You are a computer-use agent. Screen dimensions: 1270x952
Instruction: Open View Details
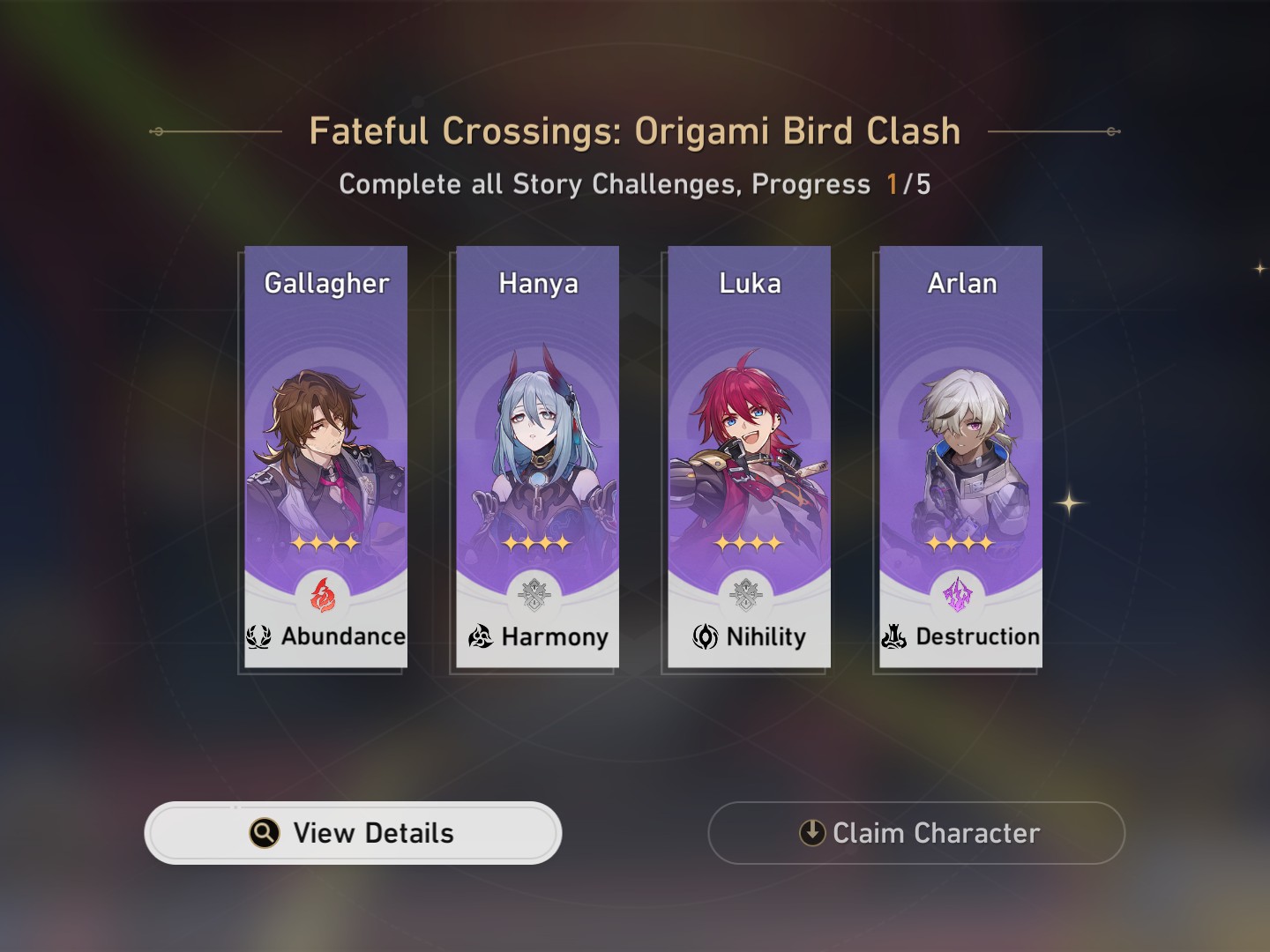tap(353, 832)
